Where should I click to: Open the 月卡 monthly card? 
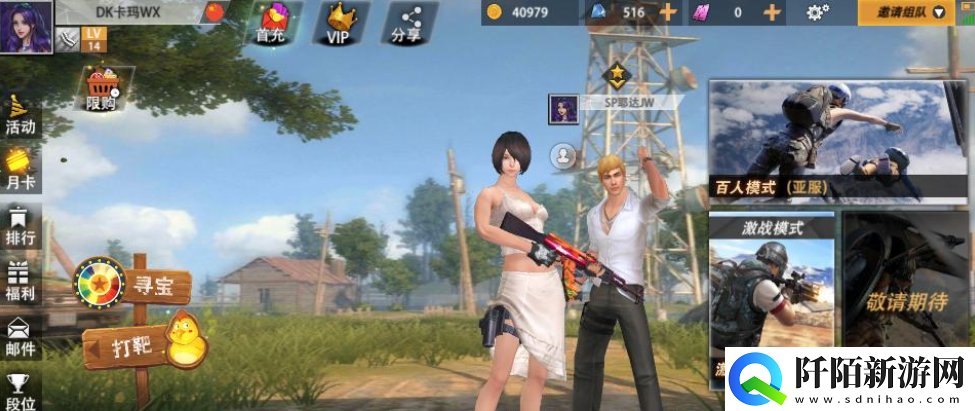click(20, 169)
